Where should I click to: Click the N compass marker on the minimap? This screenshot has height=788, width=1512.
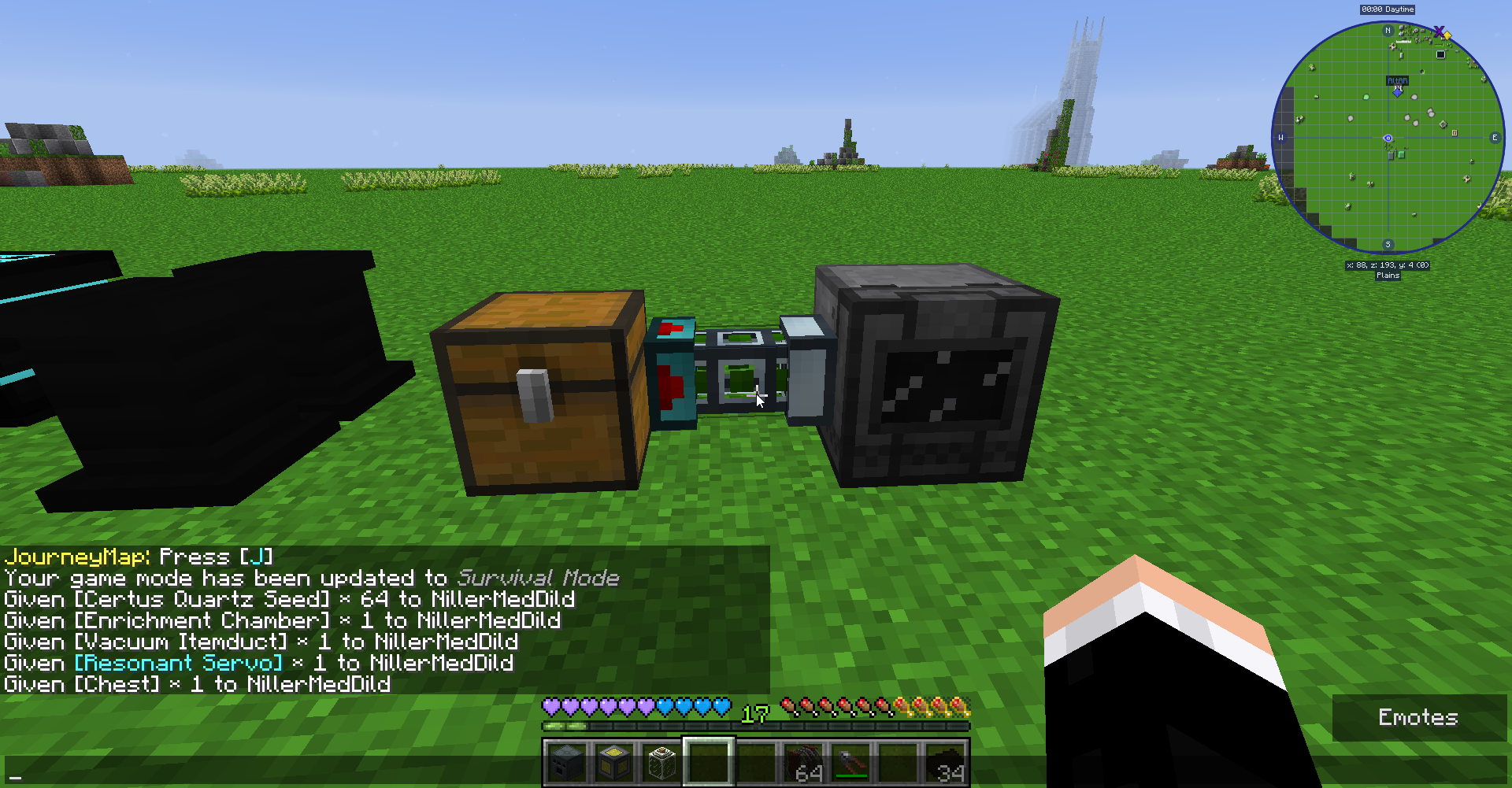click(1388, 30)
